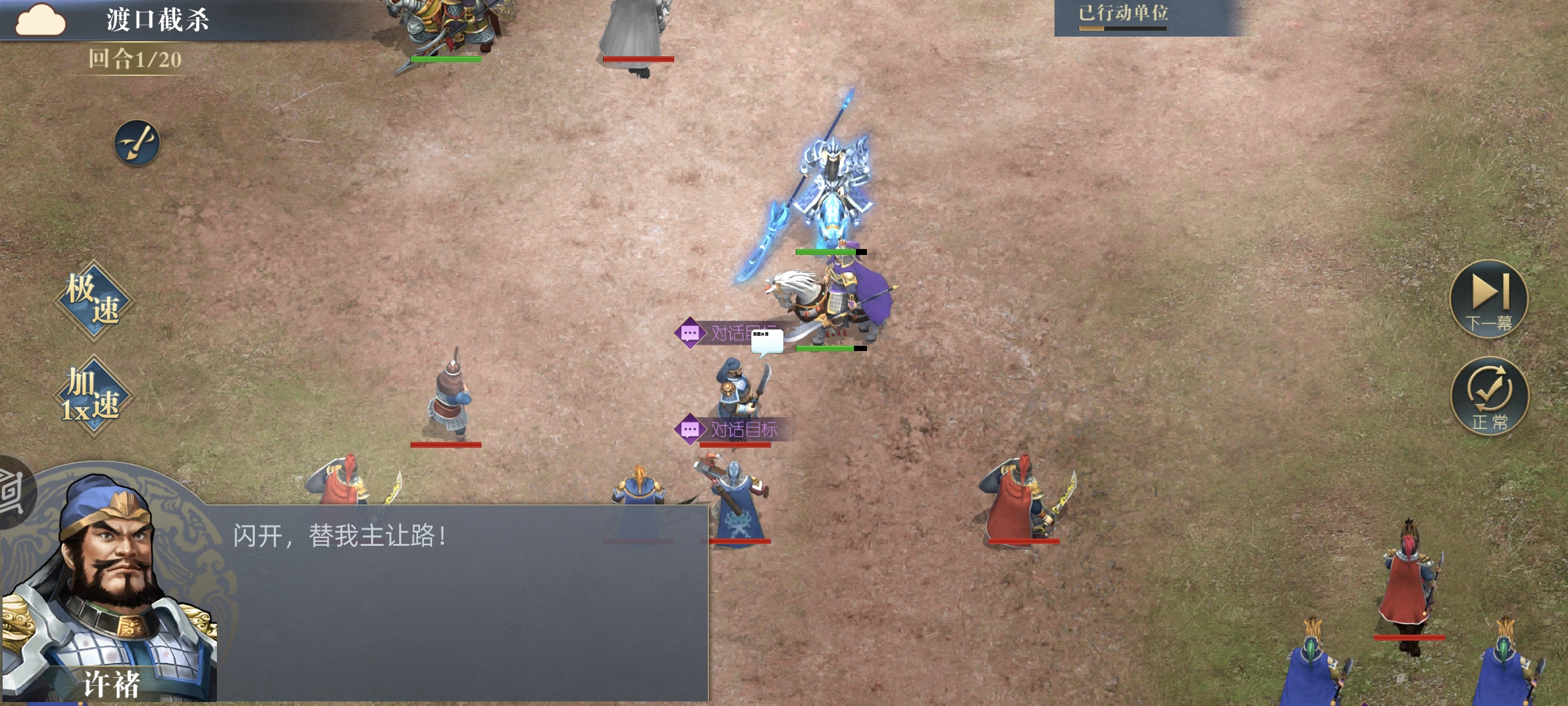Toggle the 正常 mode button

[x=1490, y=395]
